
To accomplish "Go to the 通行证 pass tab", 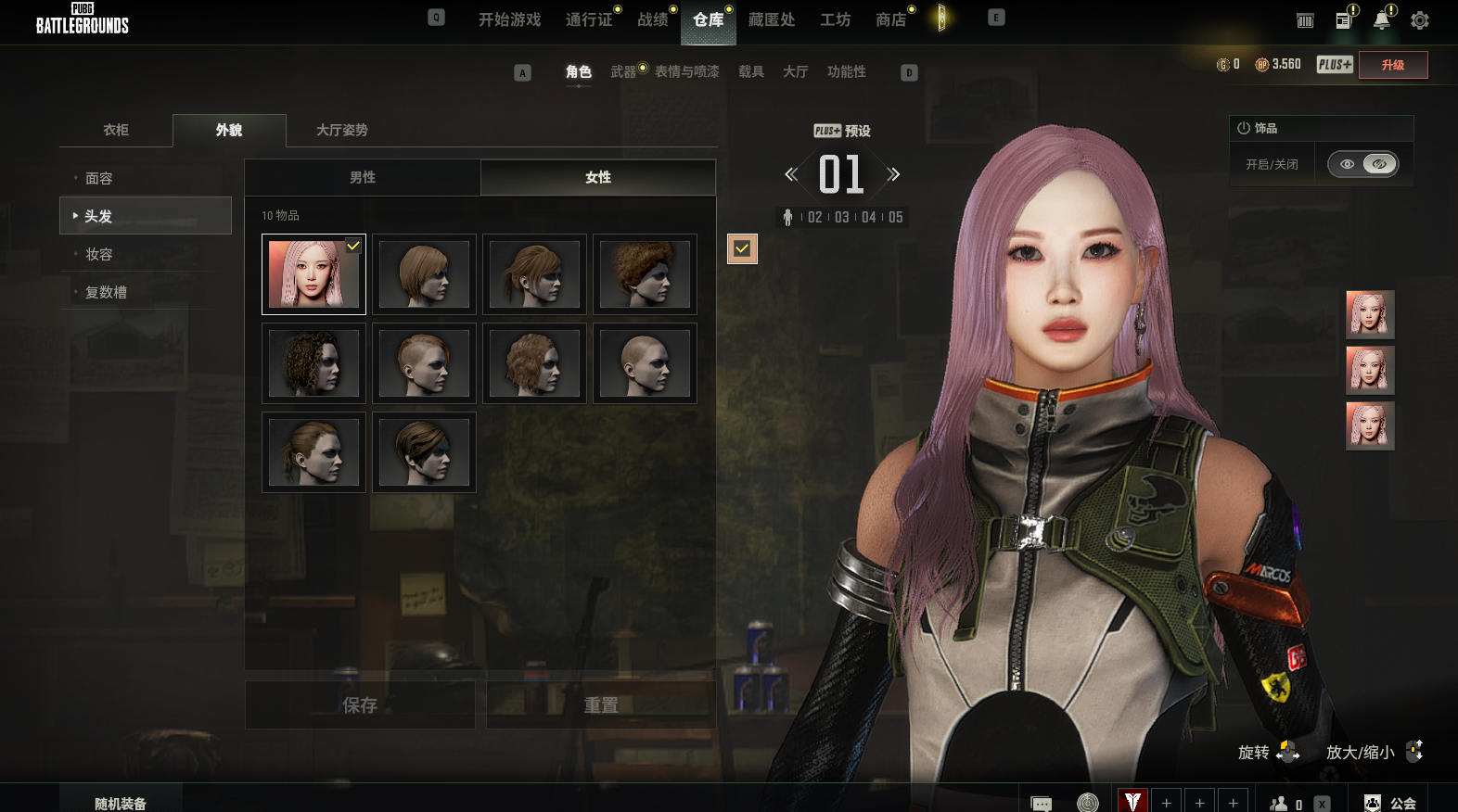I will point(589,19).
